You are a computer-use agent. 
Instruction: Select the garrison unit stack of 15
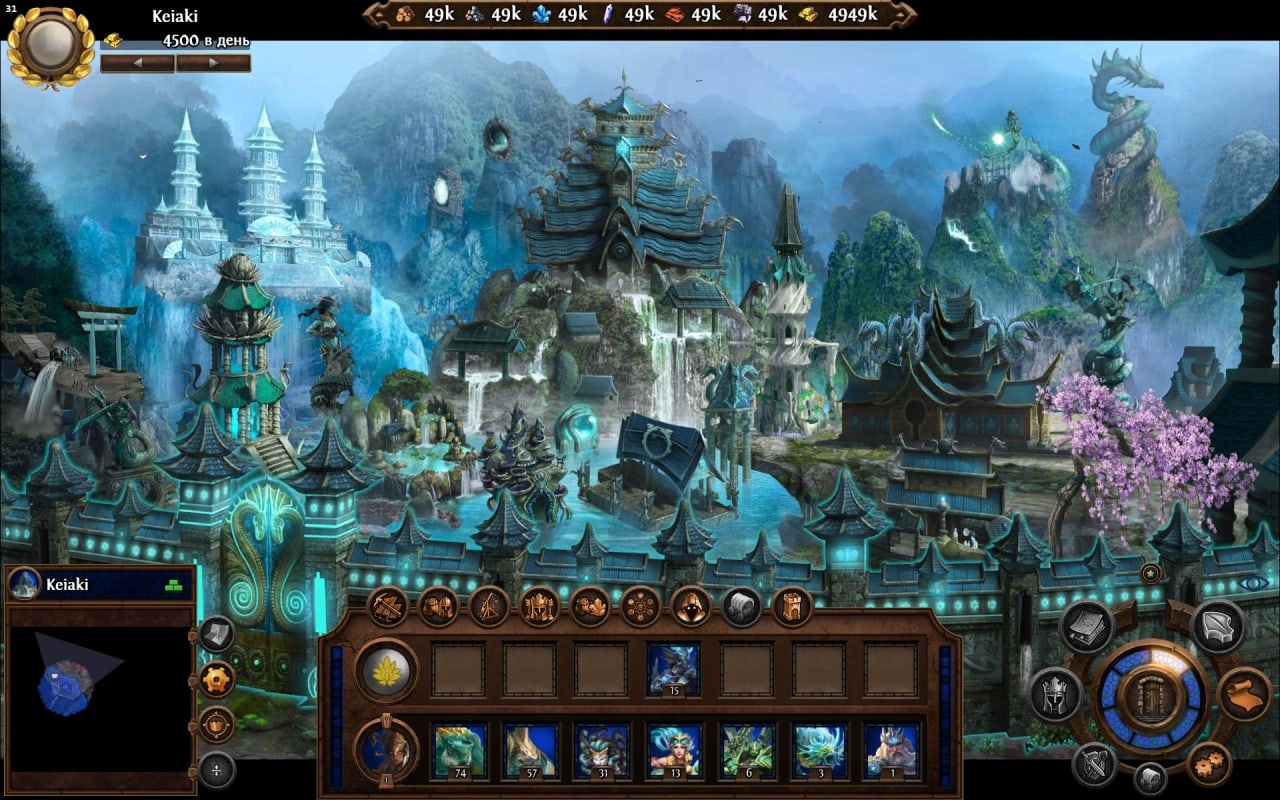tap(673, 669)
